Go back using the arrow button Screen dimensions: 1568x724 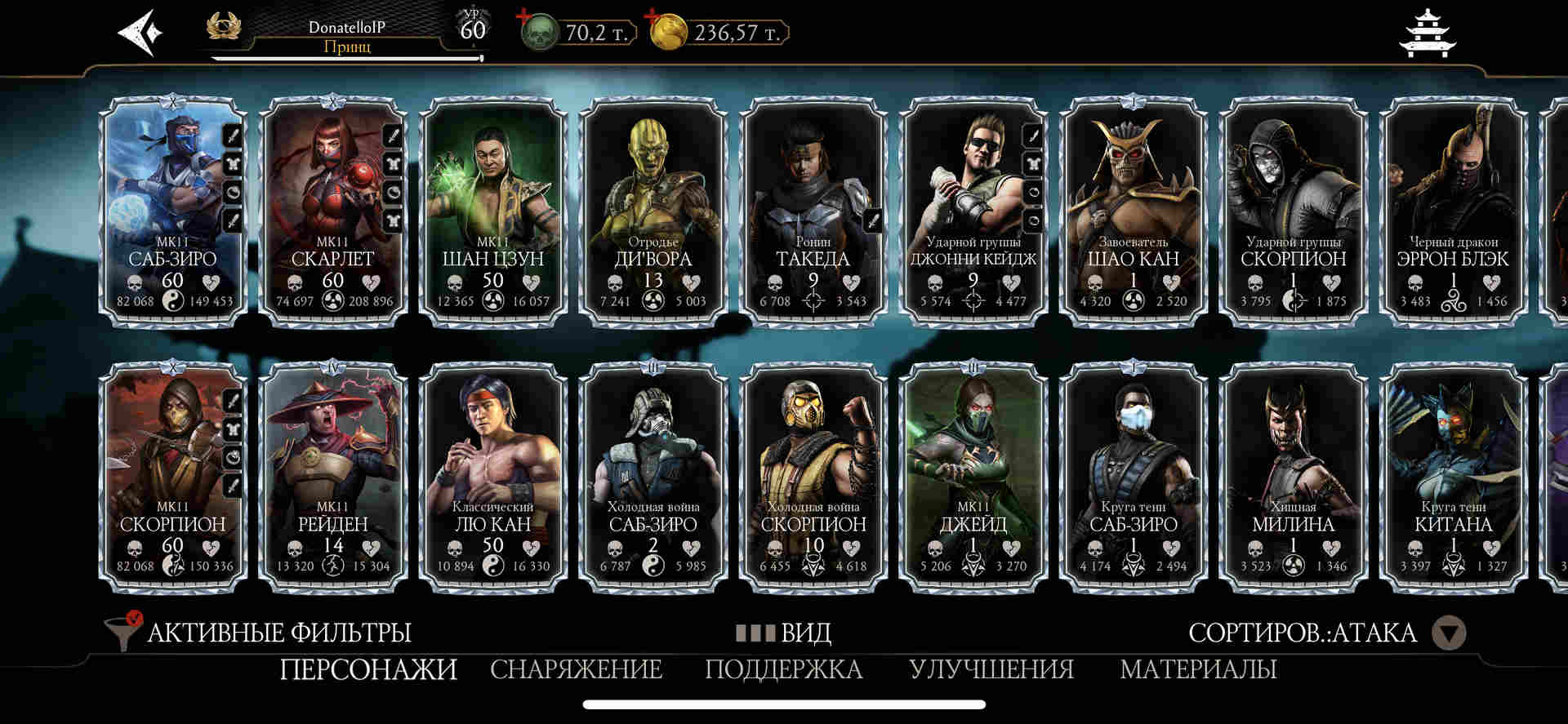coord(140,33)
